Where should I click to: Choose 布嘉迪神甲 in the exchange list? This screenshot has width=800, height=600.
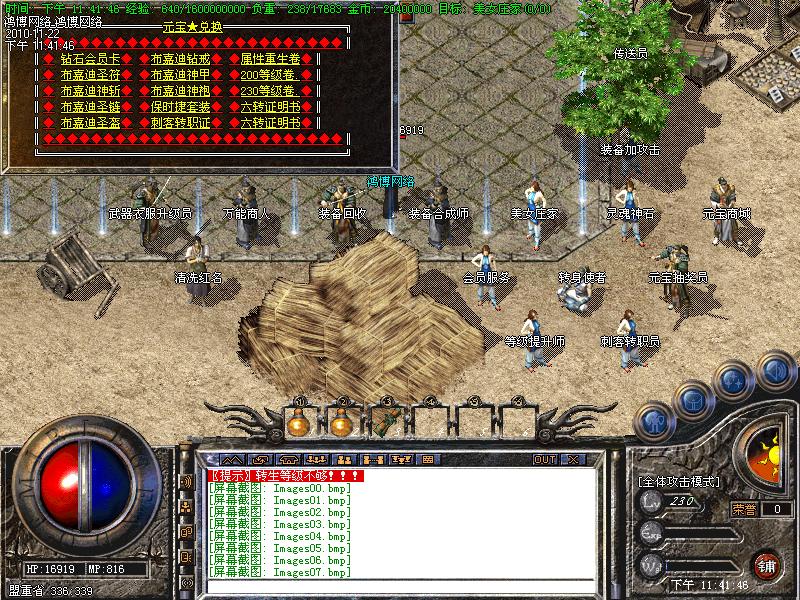point(180,75)
